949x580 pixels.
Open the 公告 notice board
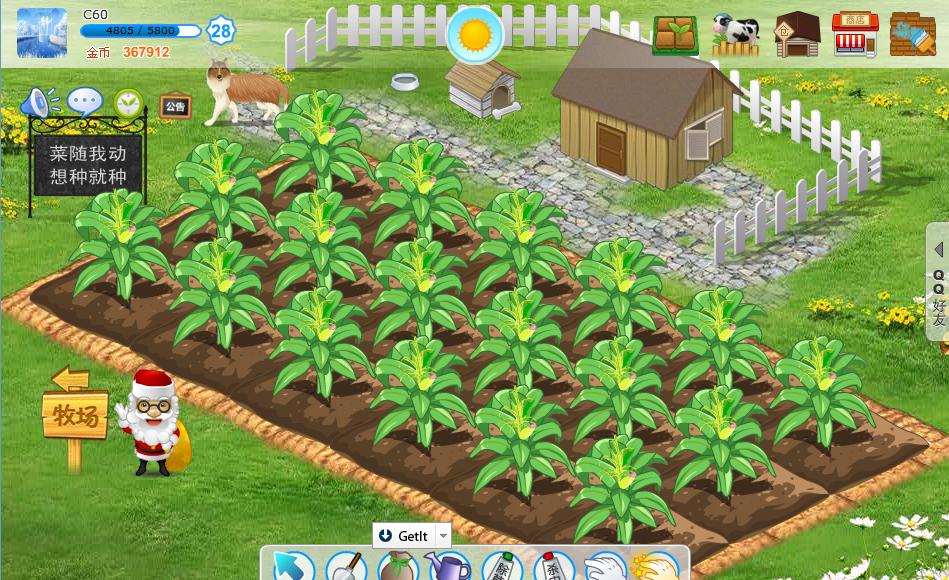pos(176,106)
